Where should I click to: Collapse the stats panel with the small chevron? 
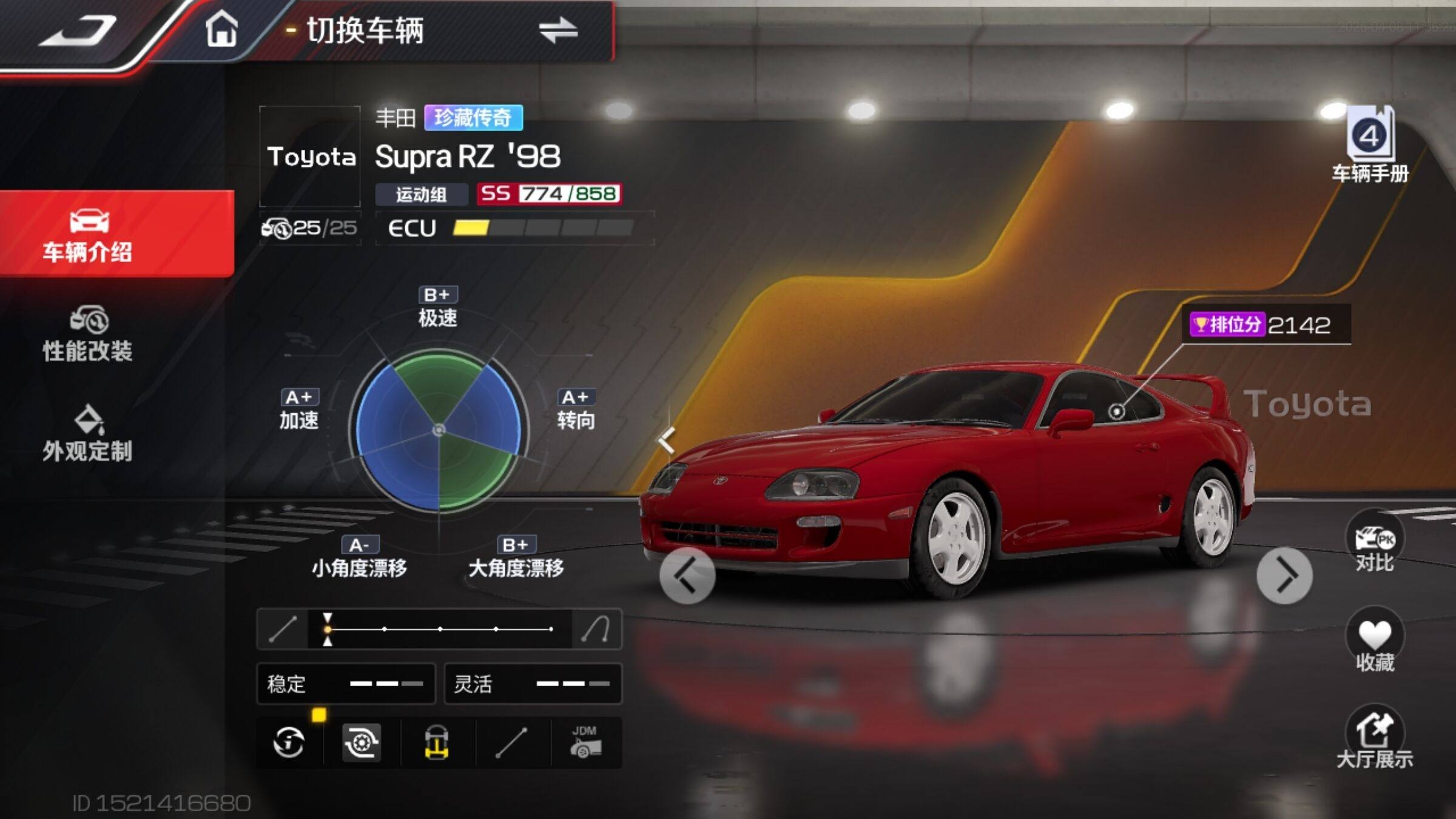pos(667,440)
